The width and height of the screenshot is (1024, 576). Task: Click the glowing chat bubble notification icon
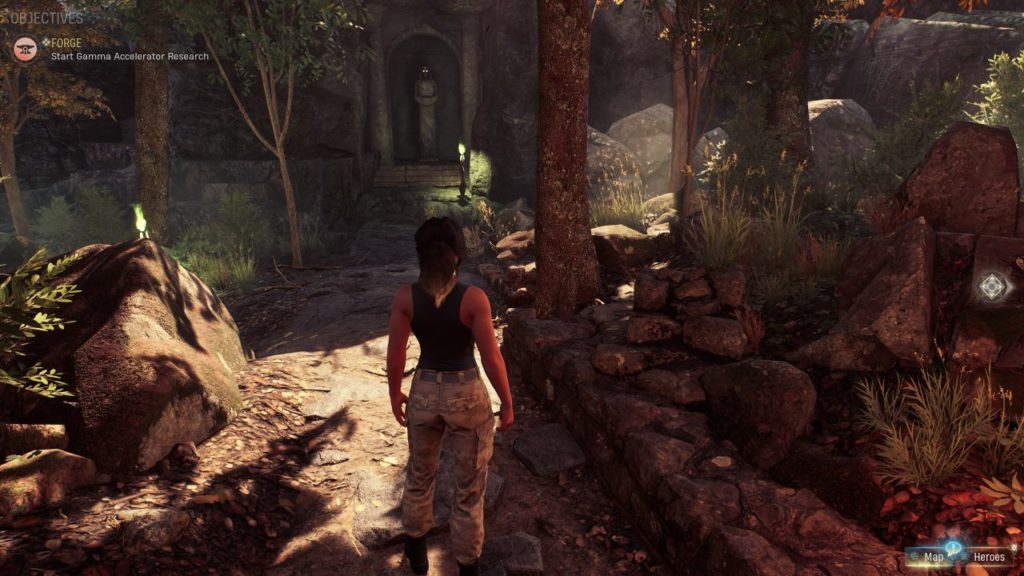tap(953, 548)
